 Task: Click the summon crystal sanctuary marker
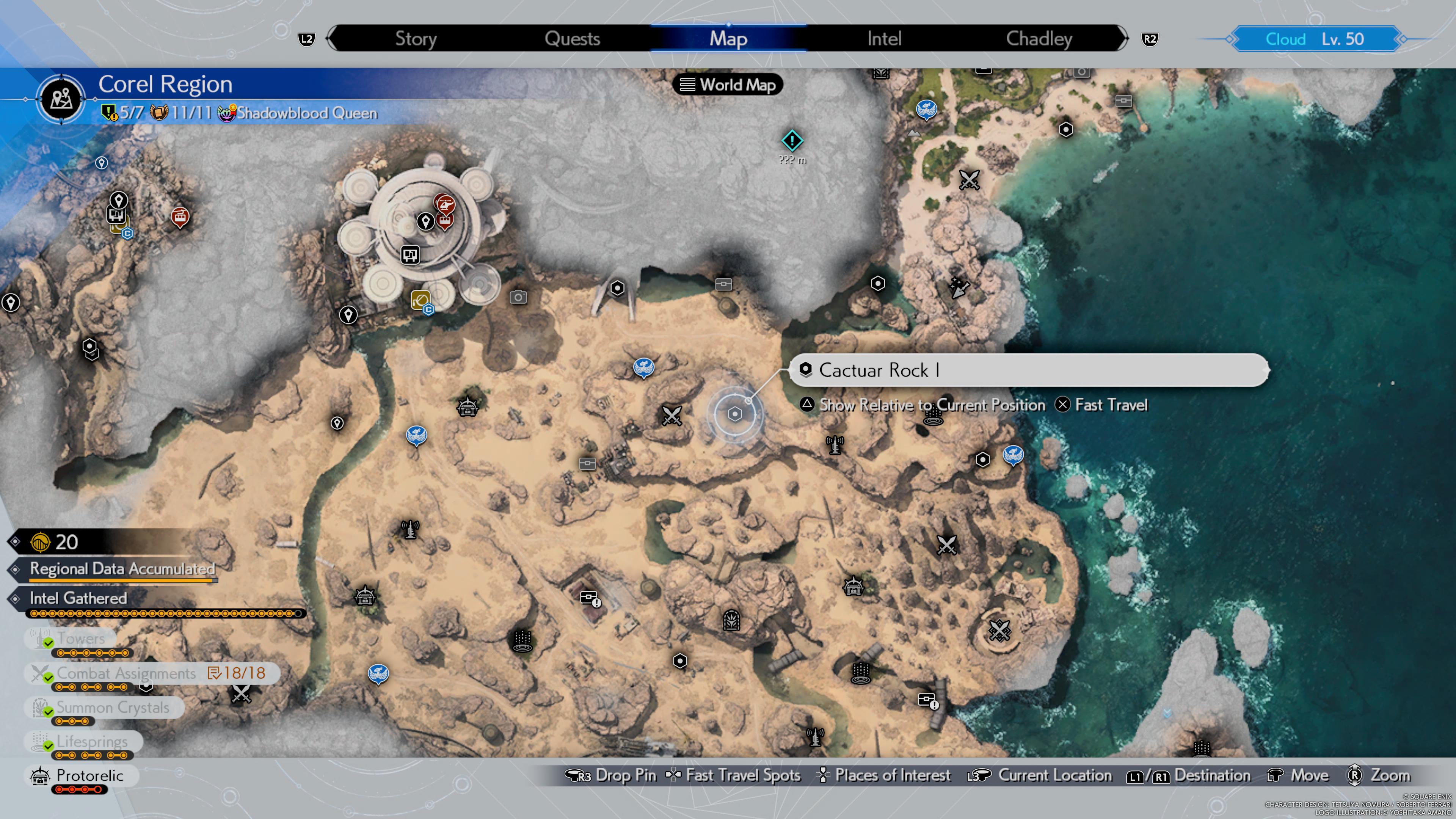(731, 620)
